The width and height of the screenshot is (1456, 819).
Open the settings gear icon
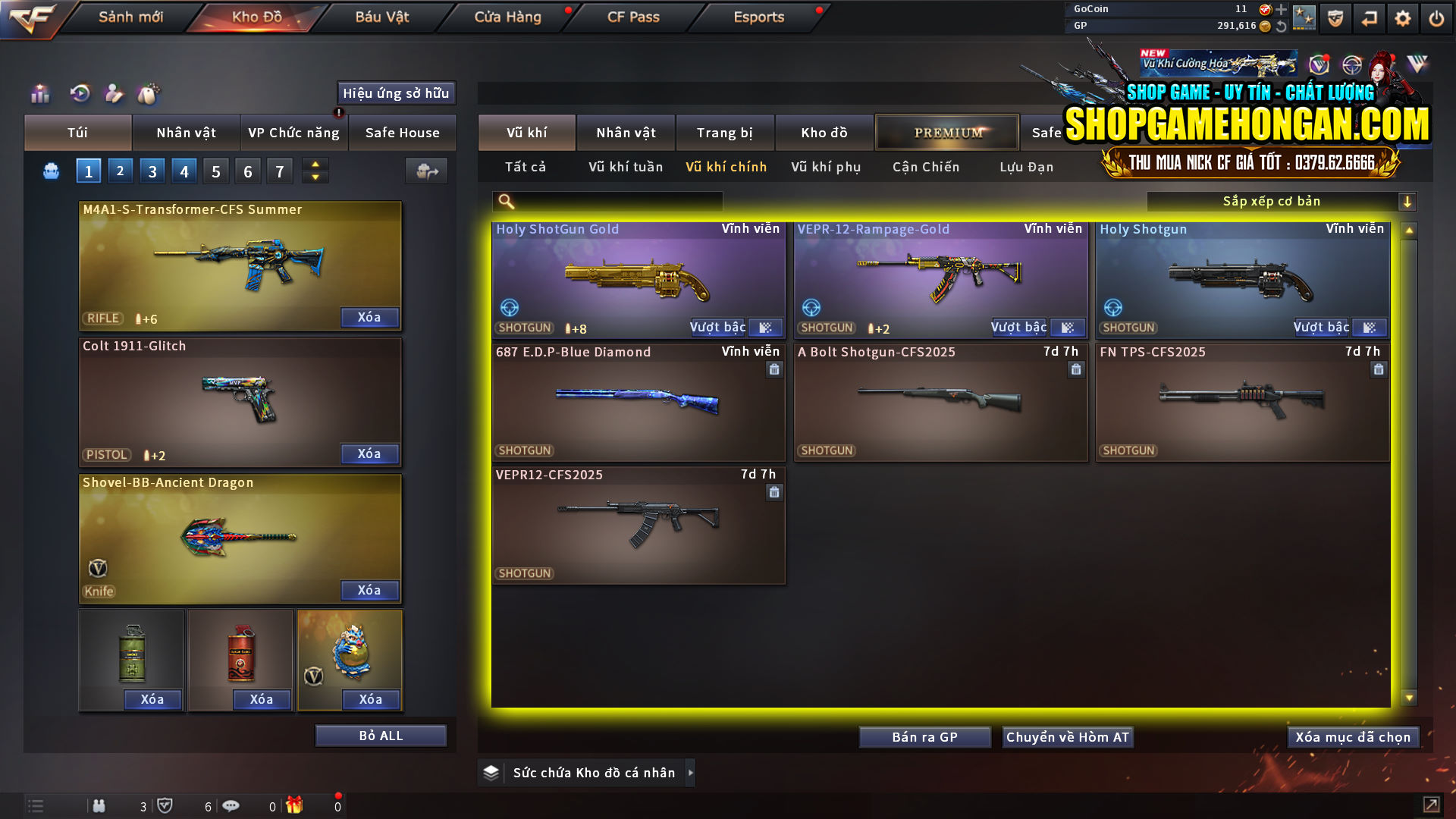coord(1401,17)
